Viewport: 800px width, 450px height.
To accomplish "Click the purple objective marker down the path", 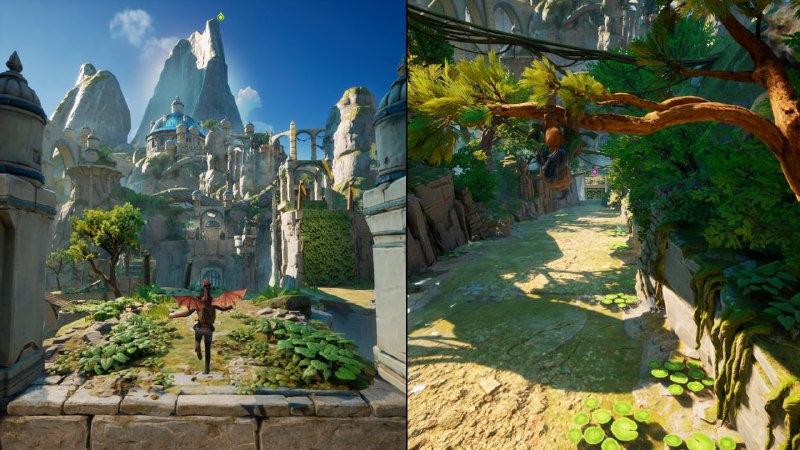I will pos(596,171).
